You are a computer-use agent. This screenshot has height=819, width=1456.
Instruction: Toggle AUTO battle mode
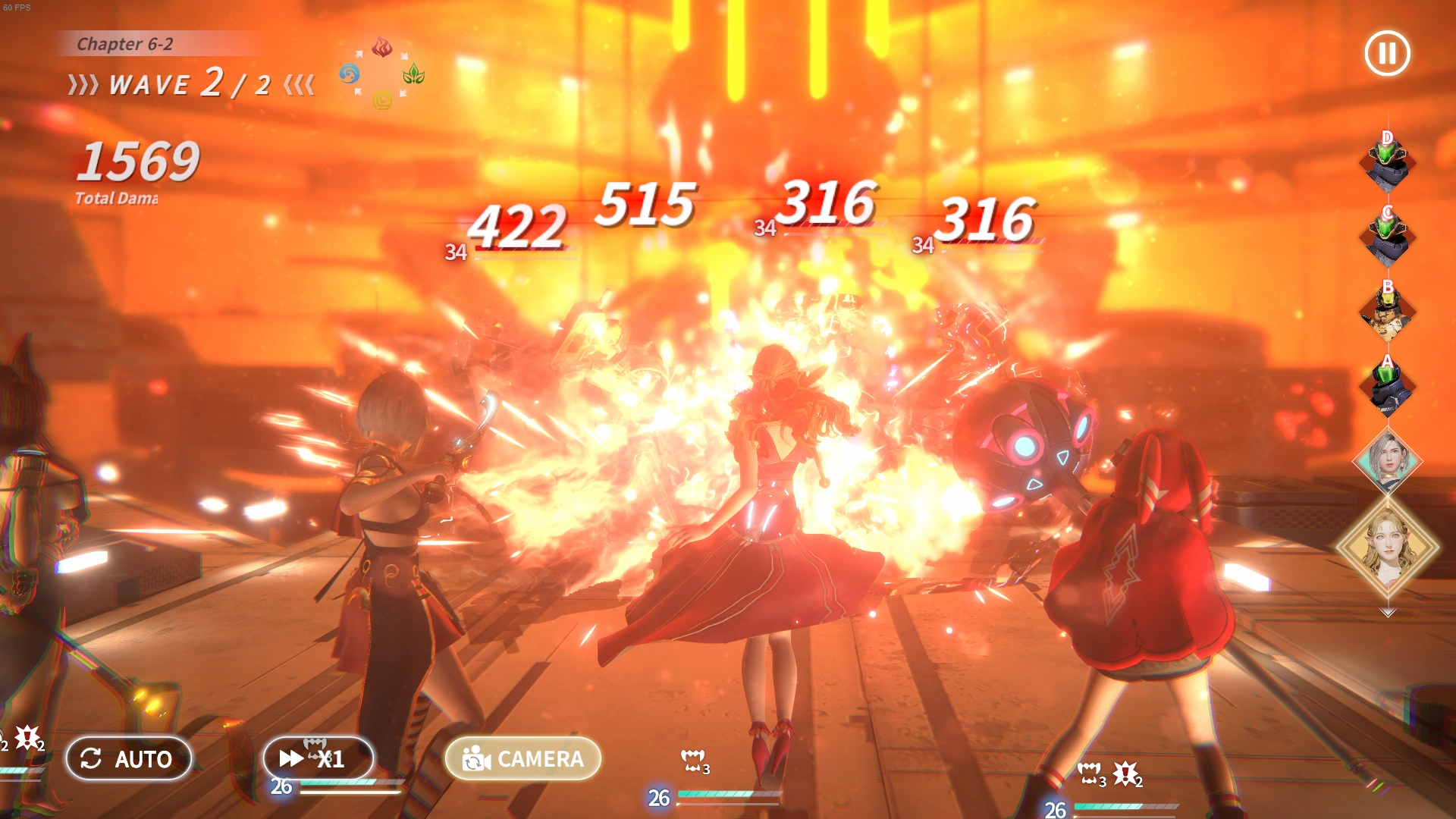(128, 758)
